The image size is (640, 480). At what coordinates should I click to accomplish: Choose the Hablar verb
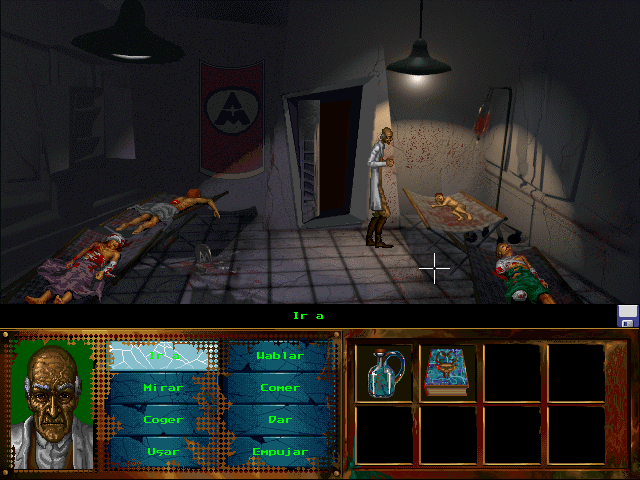coord(279,355)
